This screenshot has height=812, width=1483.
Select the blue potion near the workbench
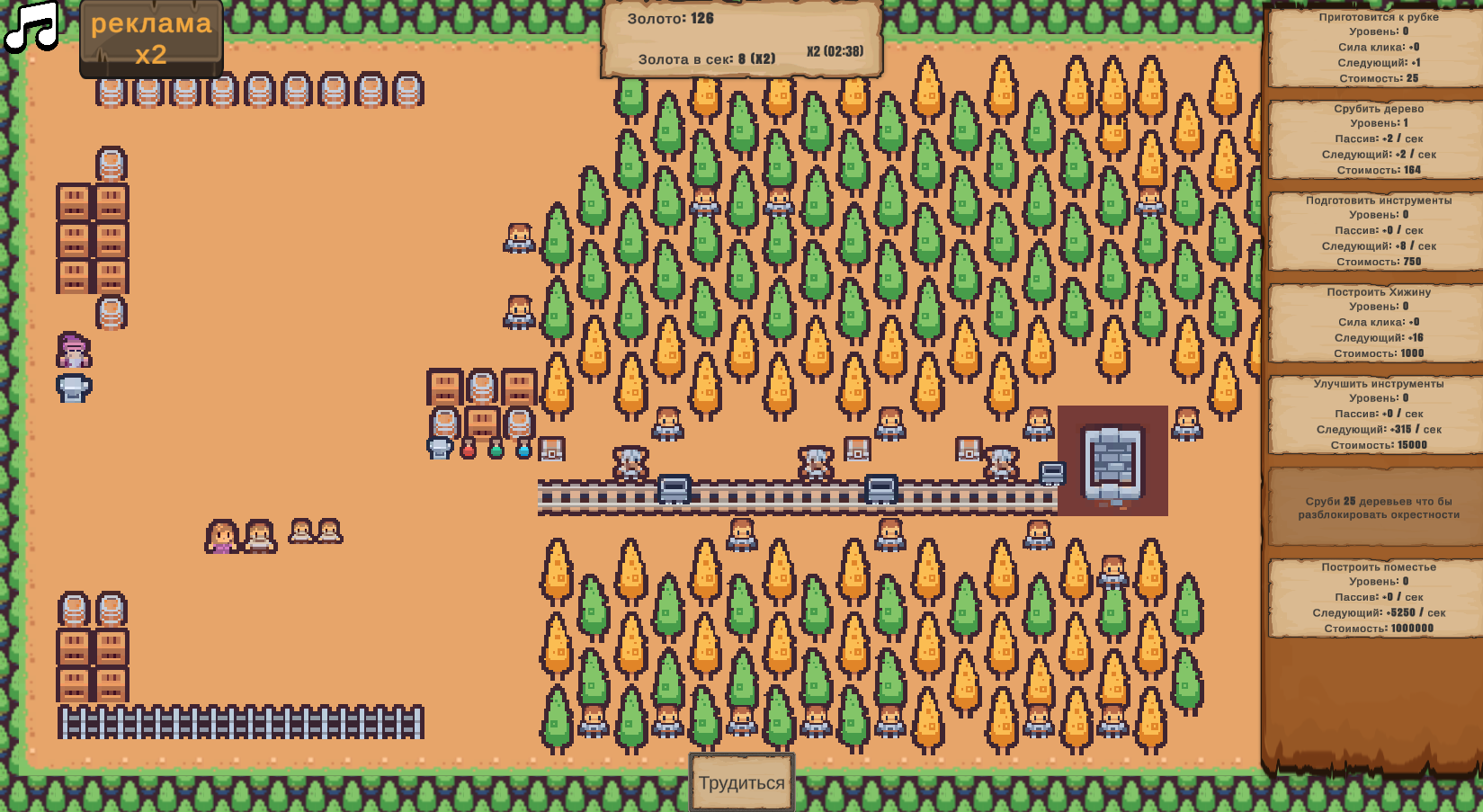(524, 451)
